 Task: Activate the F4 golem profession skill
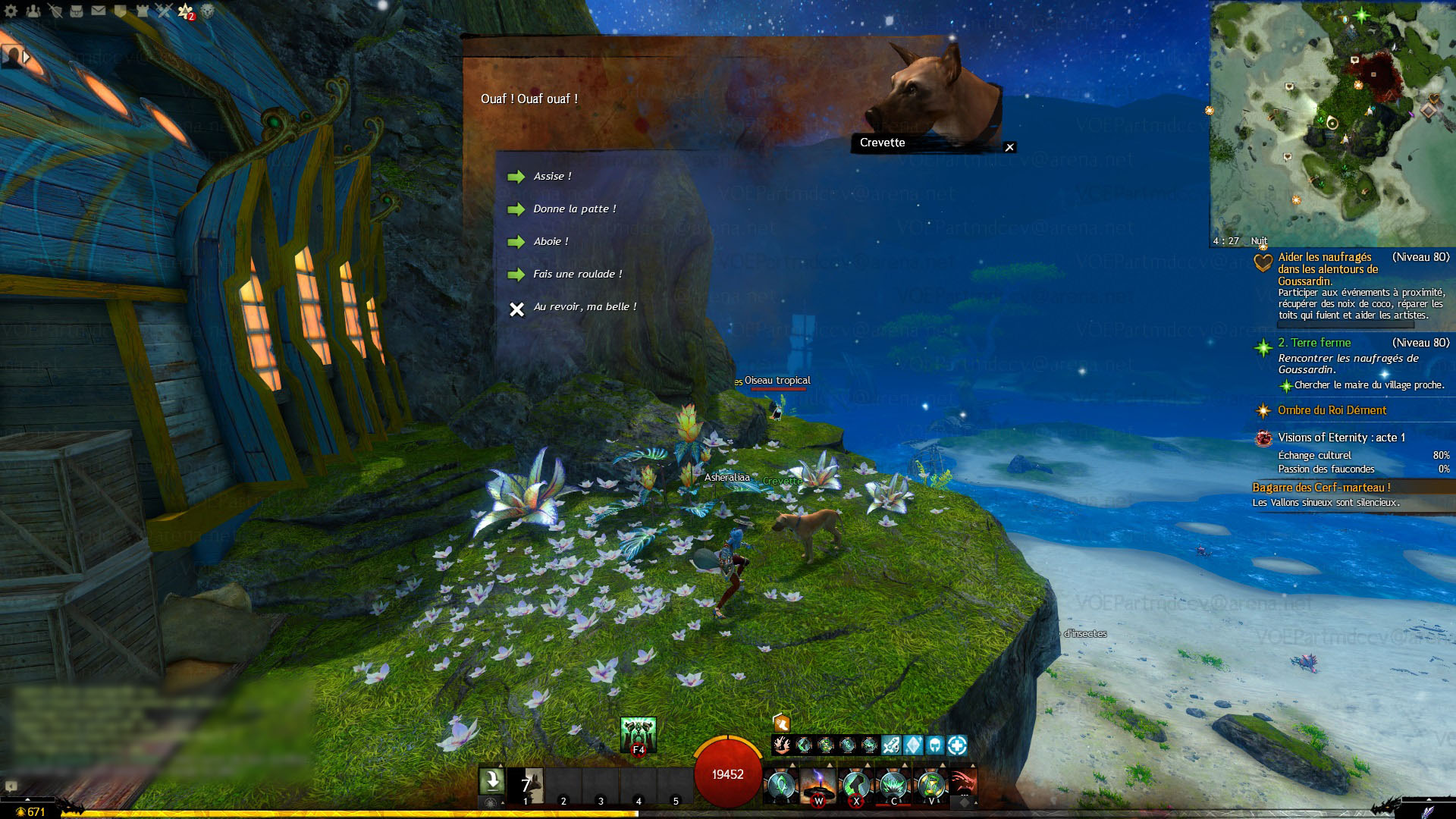point(638,735)
